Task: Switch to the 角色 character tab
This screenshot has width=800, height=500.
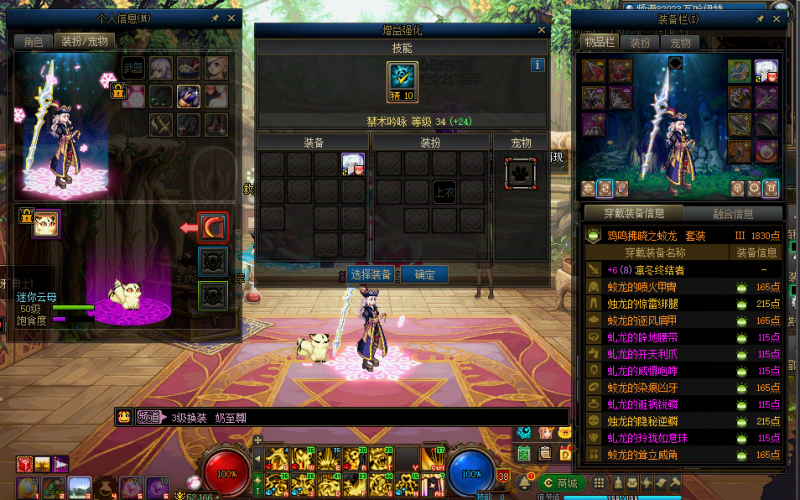Action: click(33, 42)
